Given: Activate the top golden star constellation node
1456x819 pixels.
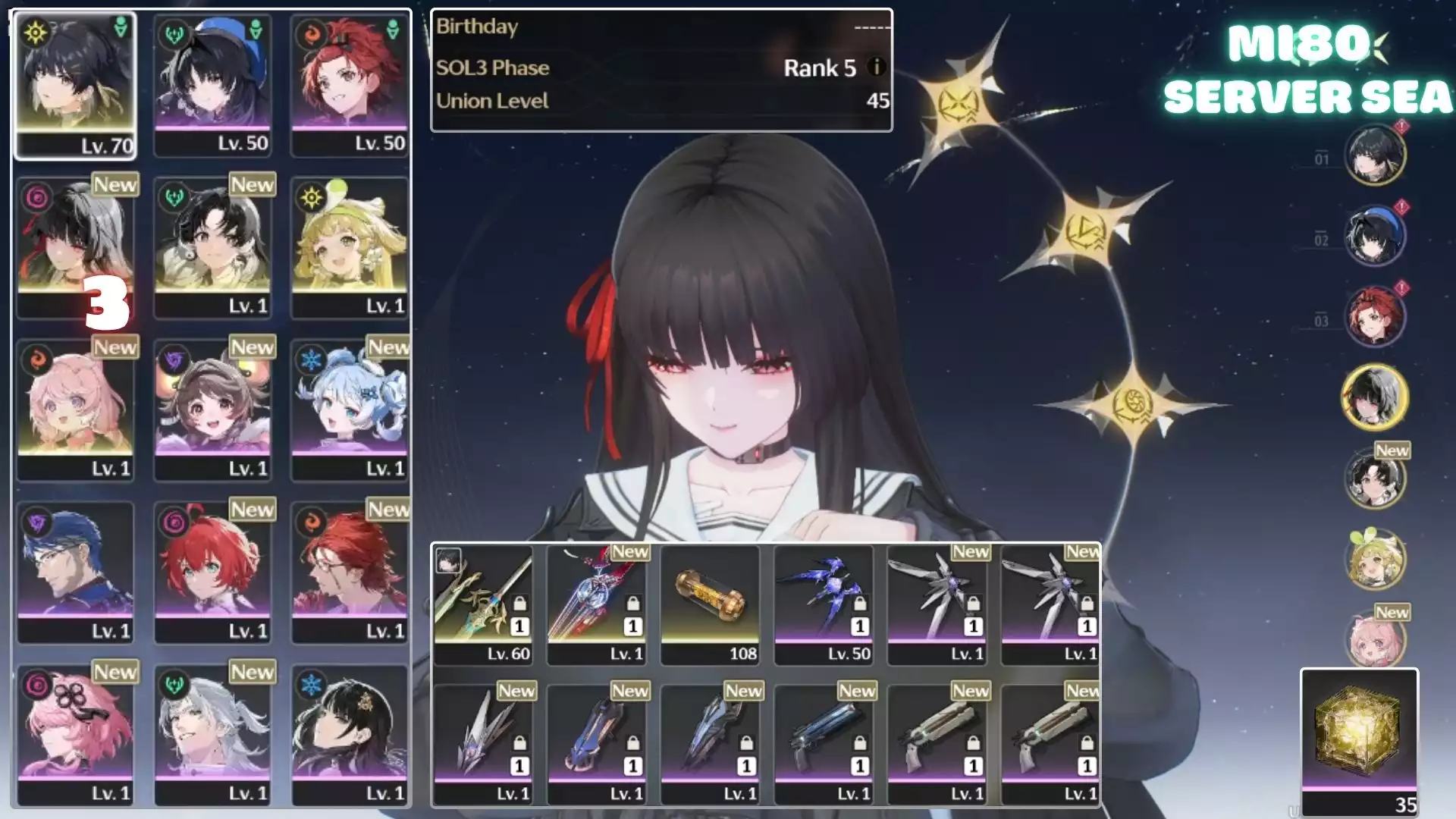Looking at the screenshot, I should [957, 105].
